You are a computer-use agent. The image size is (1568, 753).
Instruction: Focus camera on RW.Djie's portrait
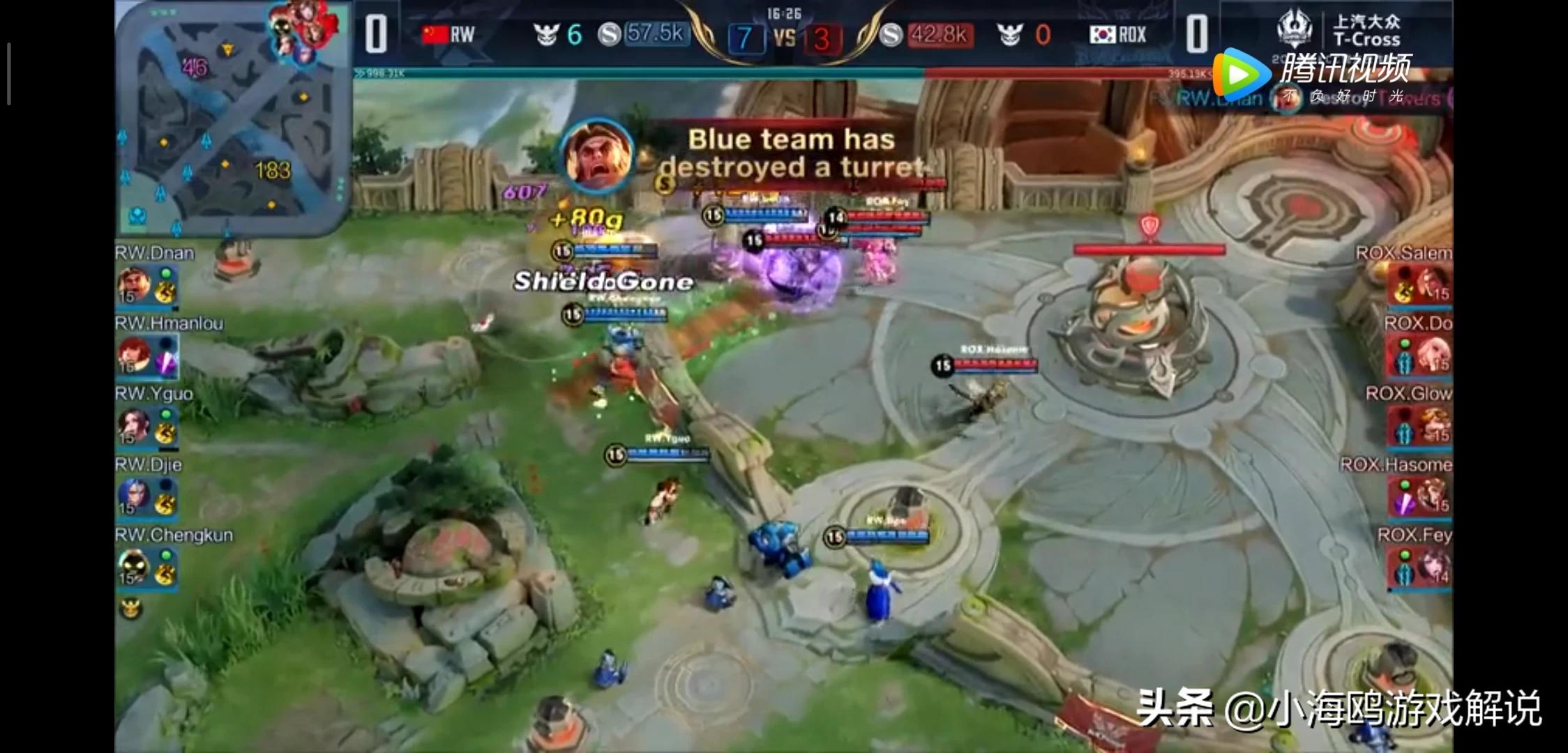tap(134, 496)
